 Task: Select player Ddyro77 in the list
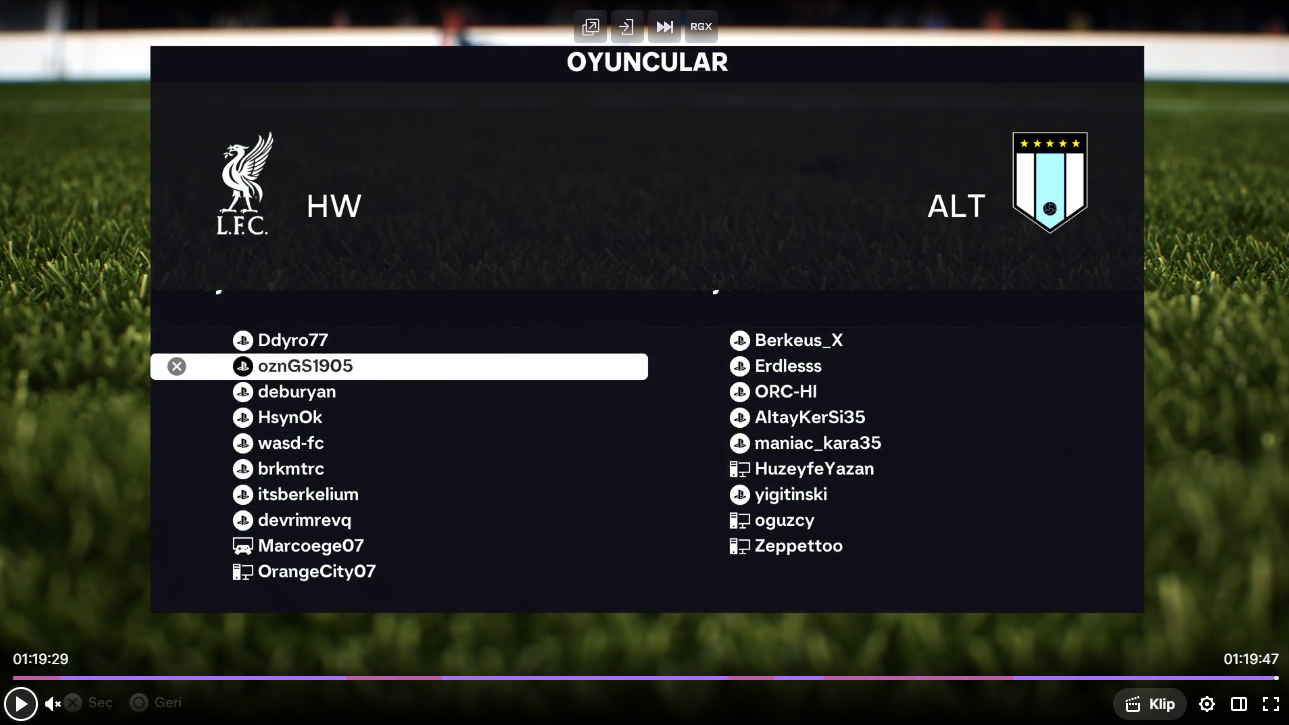[292, 340]
